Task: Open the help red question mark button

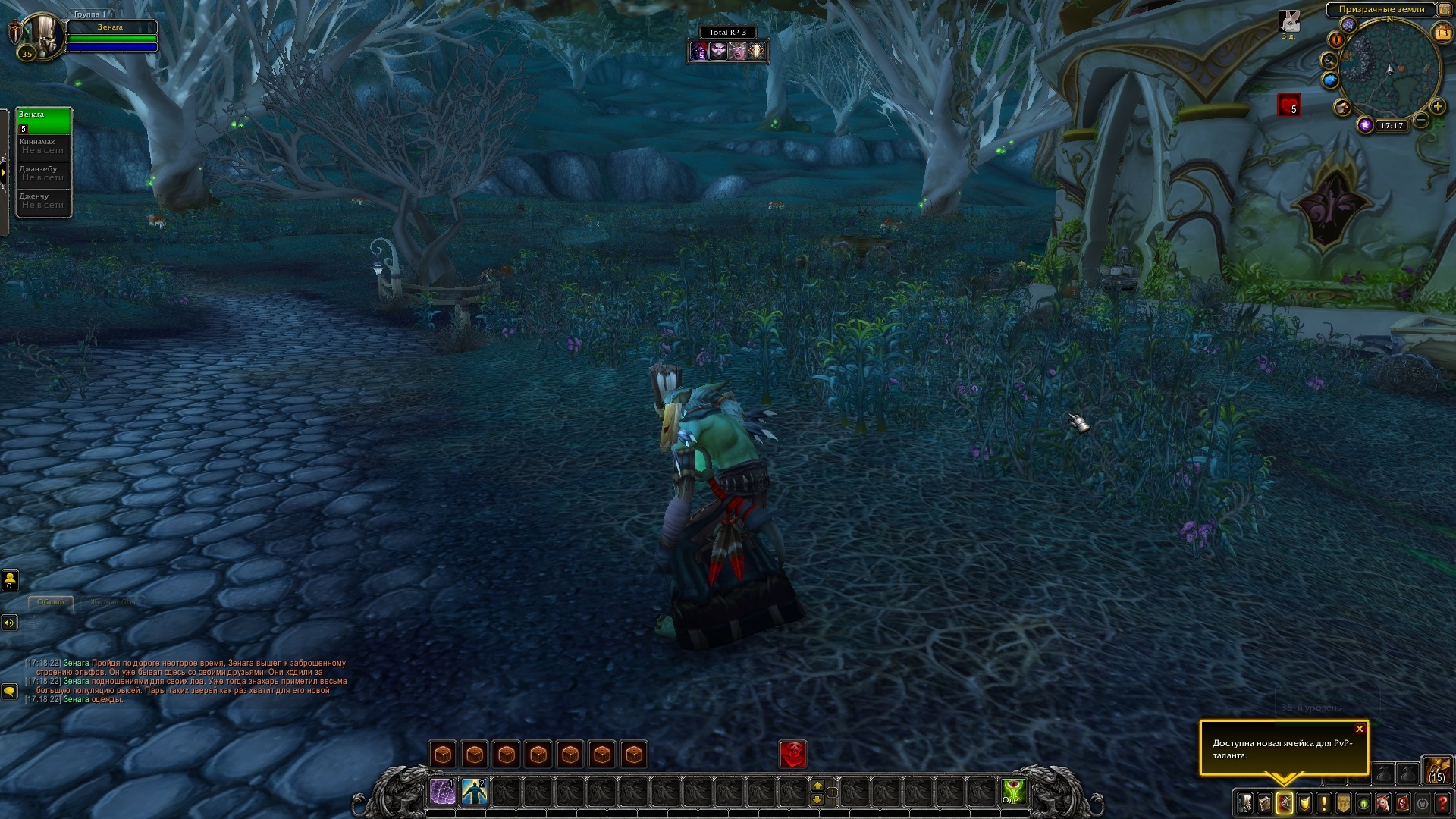Action: click(1442, 803)
